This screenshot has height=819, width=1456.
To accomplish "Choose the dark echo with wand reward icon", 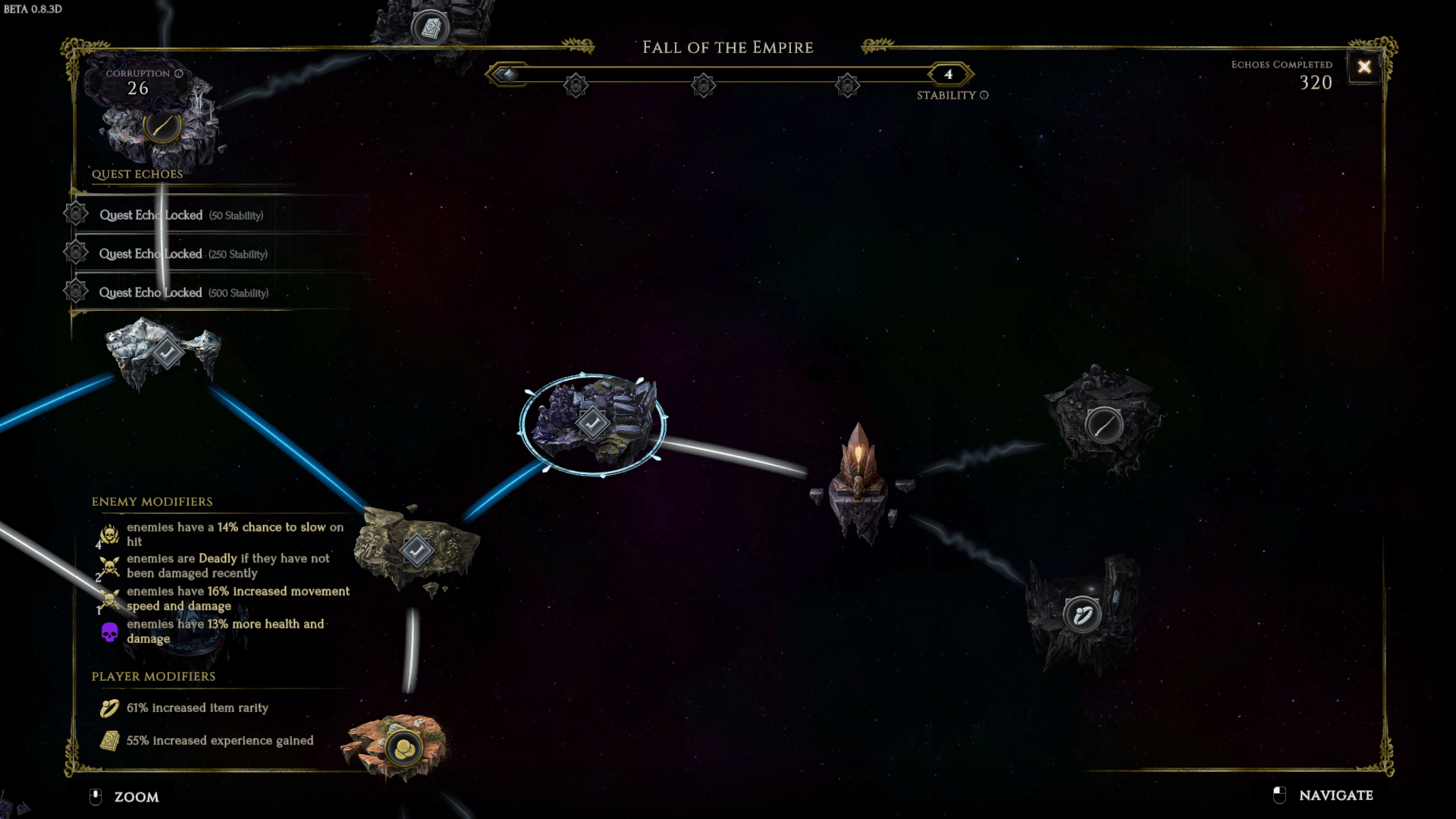I will tap(1103, 425).
